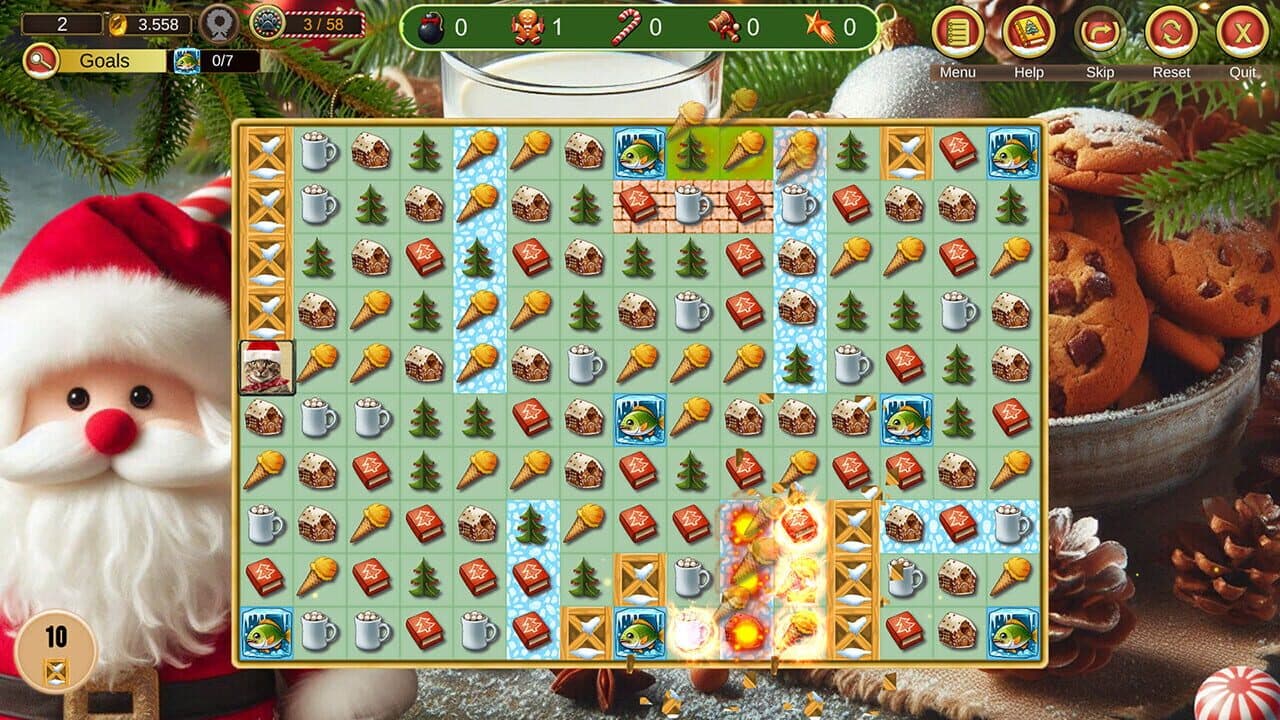Click the paw emblem on the progress meter
Image resolution: width=1280 pixels, height=720 pixels.
pyautogui.click(x=266, y=23)
